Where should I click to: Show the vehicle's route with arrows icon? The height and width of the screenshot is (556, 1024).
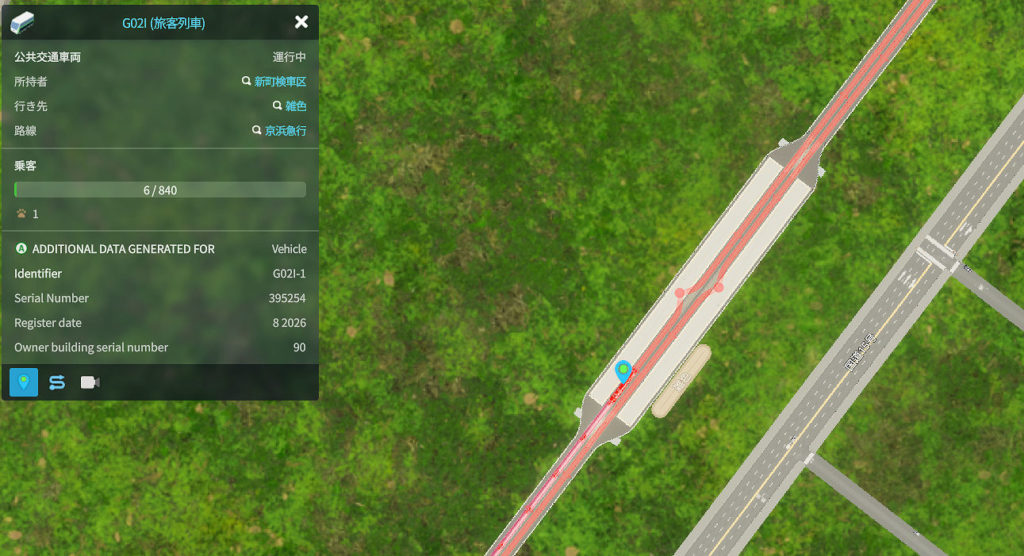57,382
